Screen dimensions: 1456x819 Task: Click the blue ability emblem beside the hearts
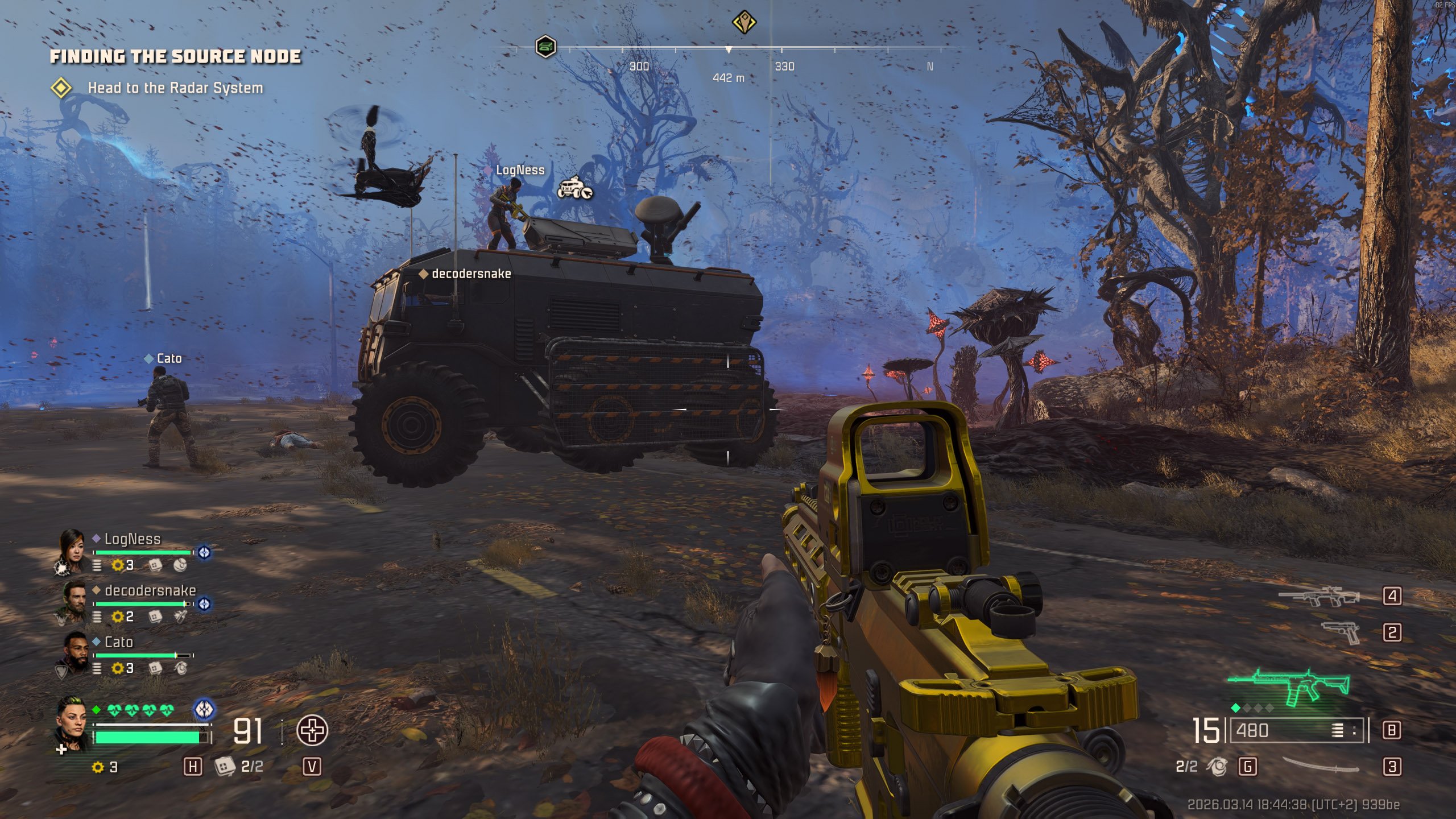204,709
